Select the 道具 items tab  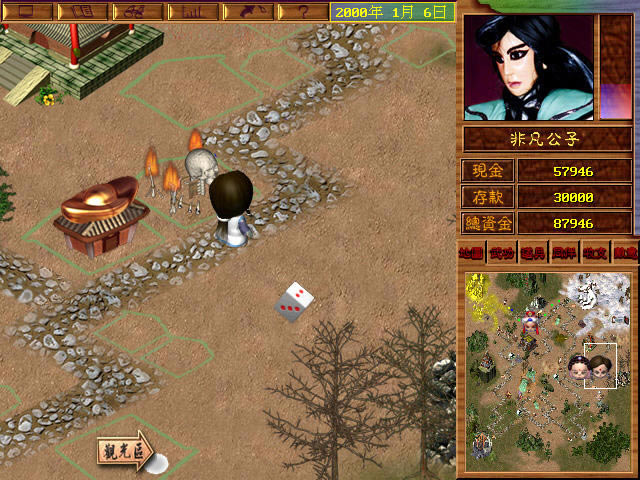(x=532, y=254)
